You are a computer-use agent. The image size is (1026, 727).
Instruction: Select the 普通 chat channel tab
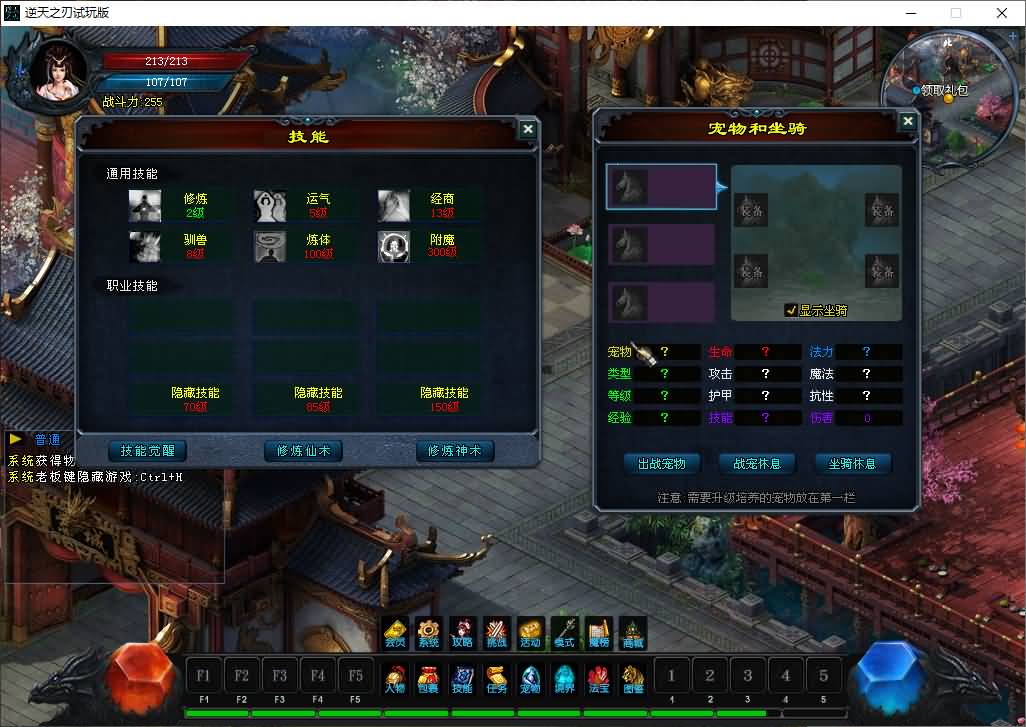(47, 440)
